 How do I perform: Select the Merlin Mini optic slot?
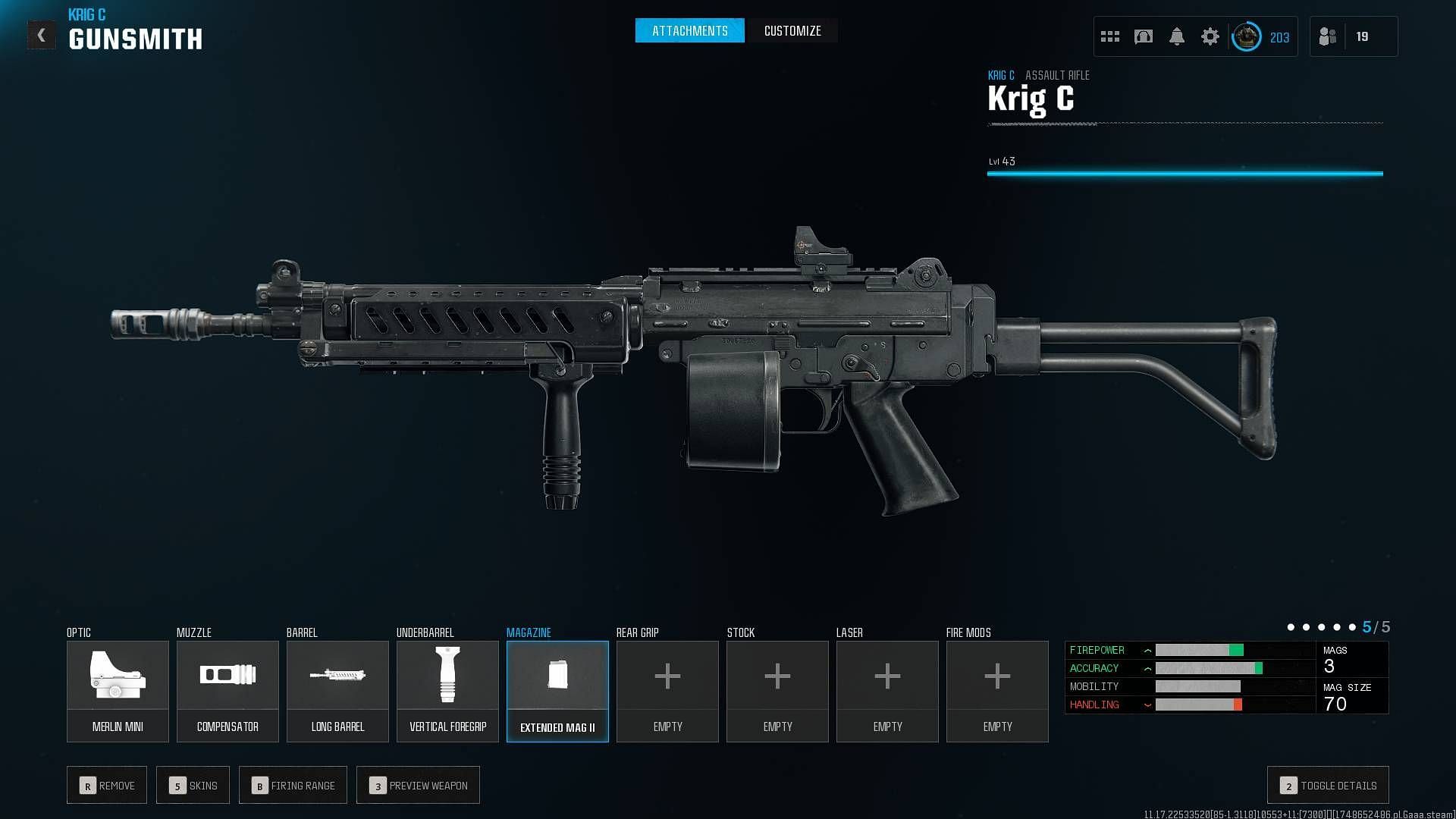click(118, 691)
